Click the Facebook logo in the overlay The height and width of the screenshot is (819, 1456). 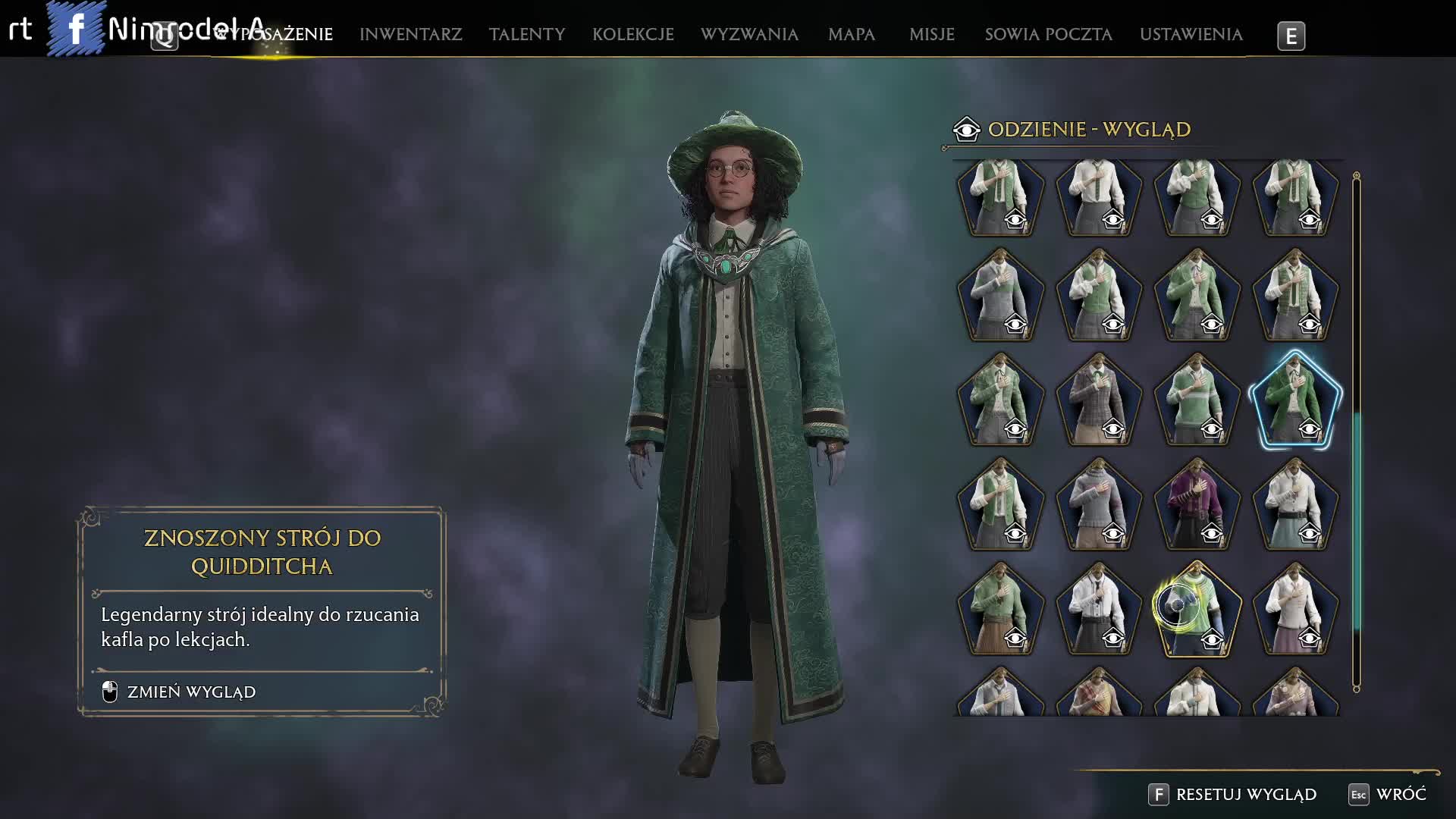[77, 29]
